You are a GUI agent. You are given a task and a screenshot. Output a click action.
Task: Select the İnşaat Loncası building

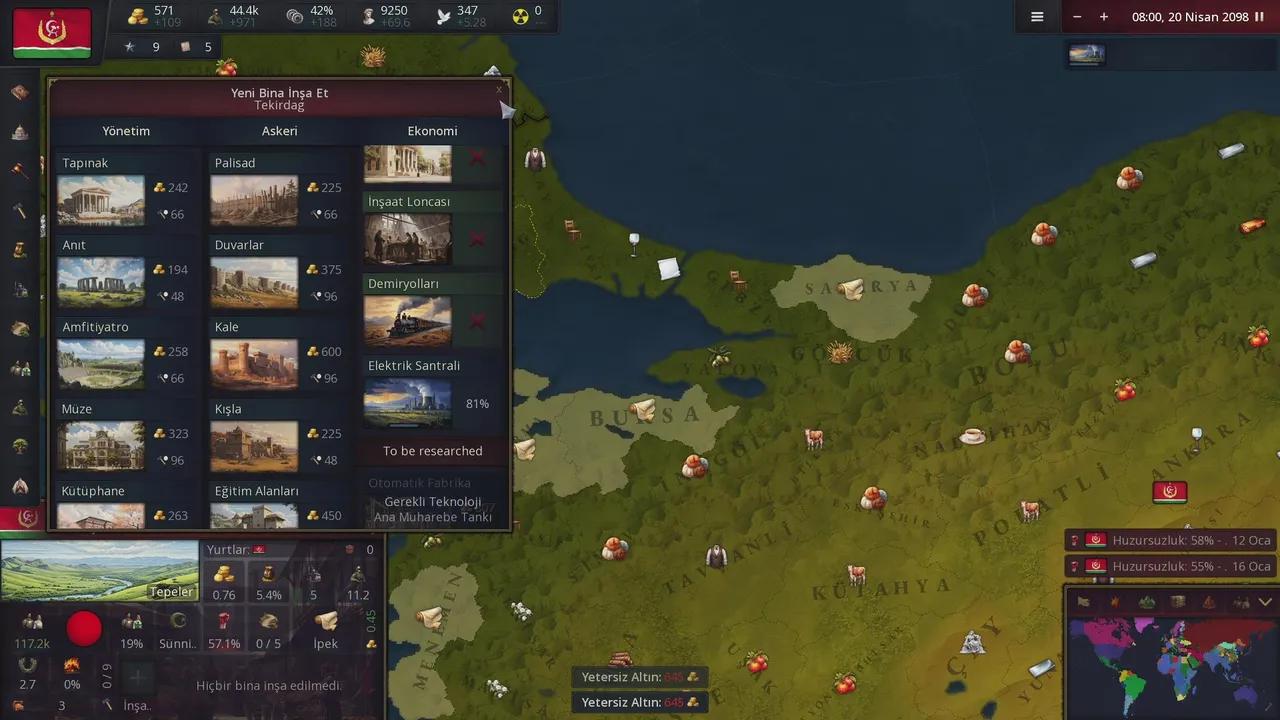408,239
